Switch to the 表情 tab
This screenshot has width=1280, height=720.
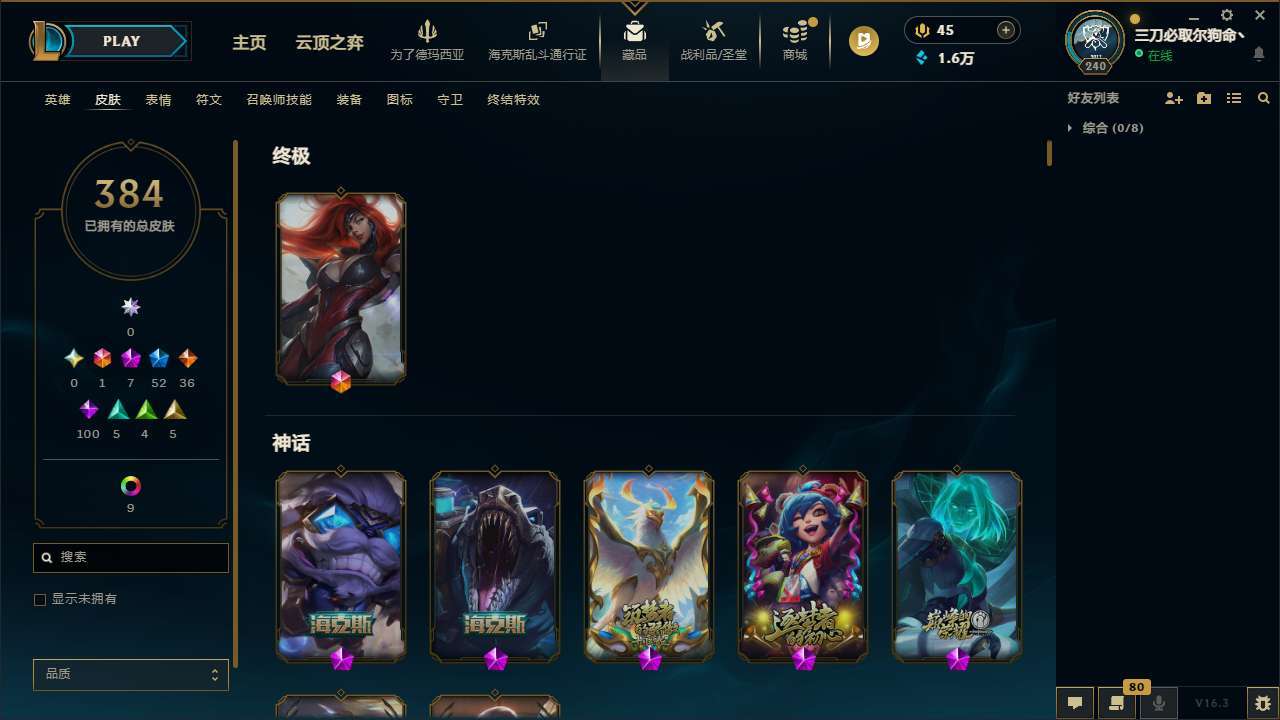tap(158, 100)
